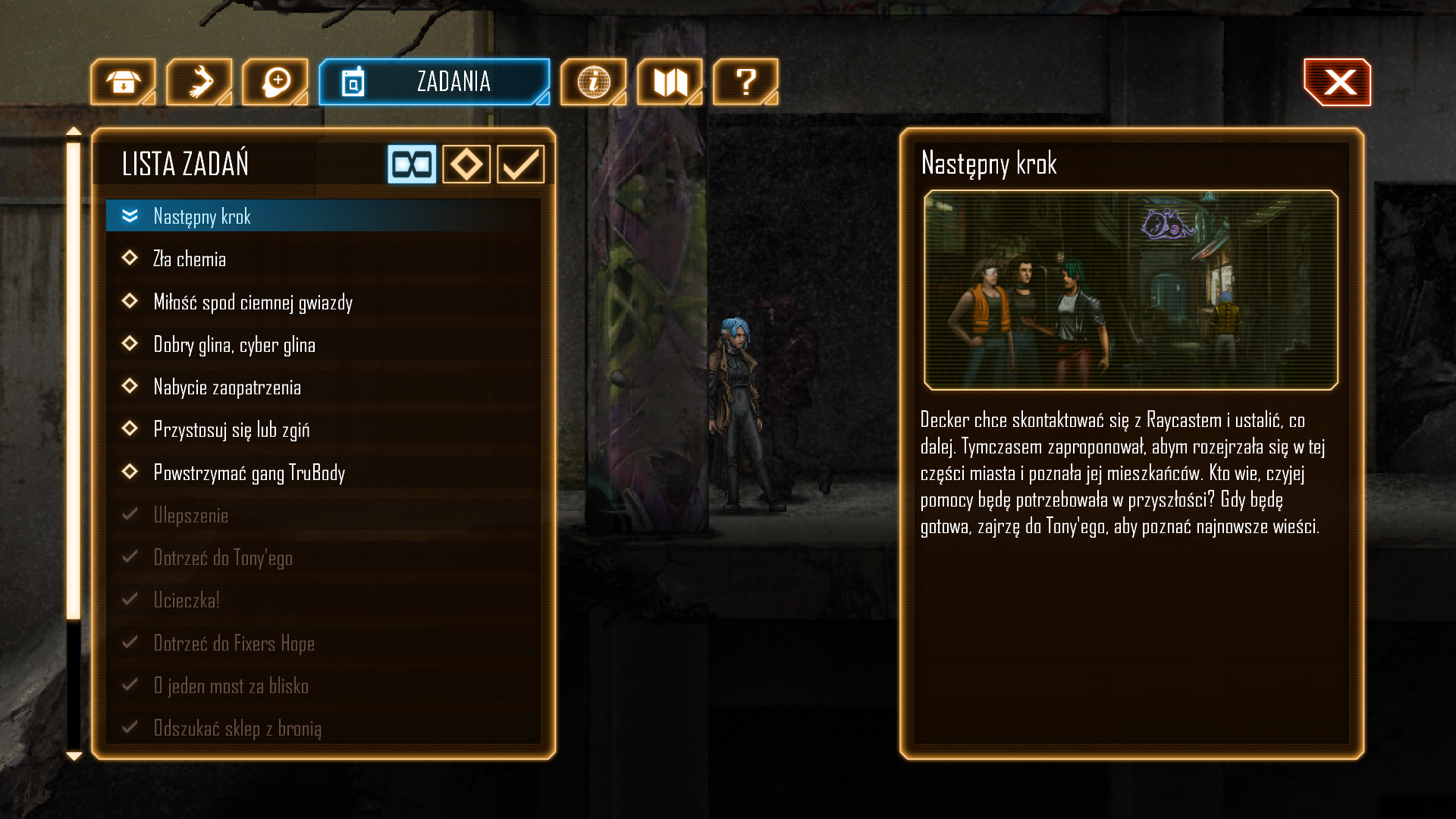
Task: Filter list to completed quests with checkmark icon
Action: [521, 164]
